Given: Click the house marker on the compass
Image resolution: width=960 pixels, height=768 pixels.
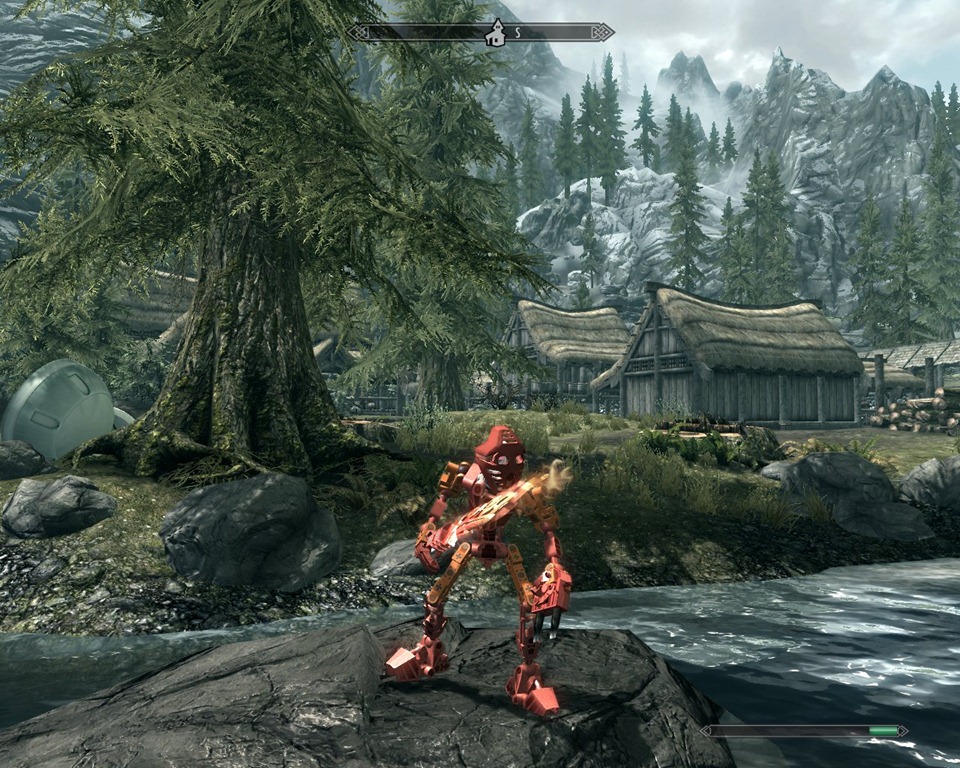Looking at the screenshot, I should point(494,34).
